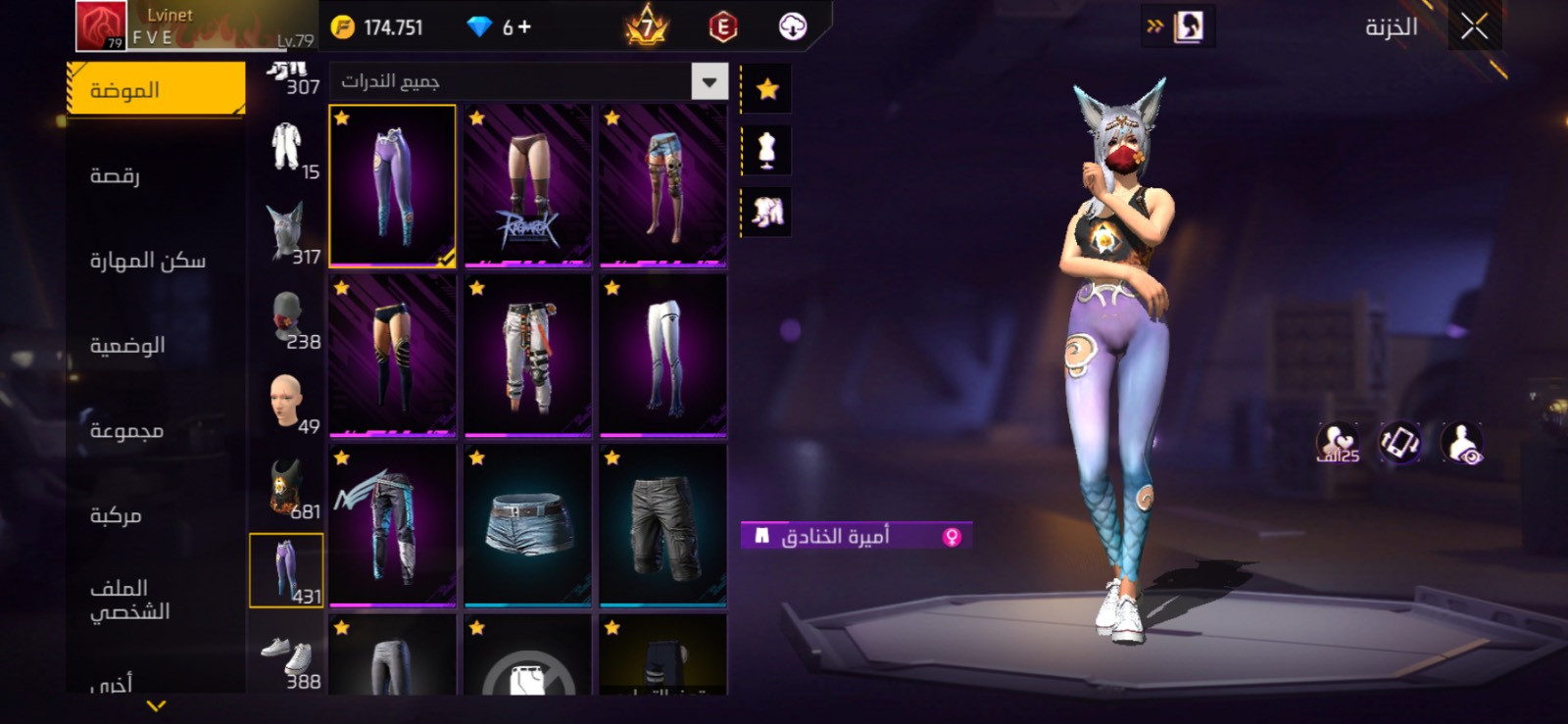The image size is (1568, 724).
Task: Choose the black cargo shorts item
Action: (x=662, y=524)
